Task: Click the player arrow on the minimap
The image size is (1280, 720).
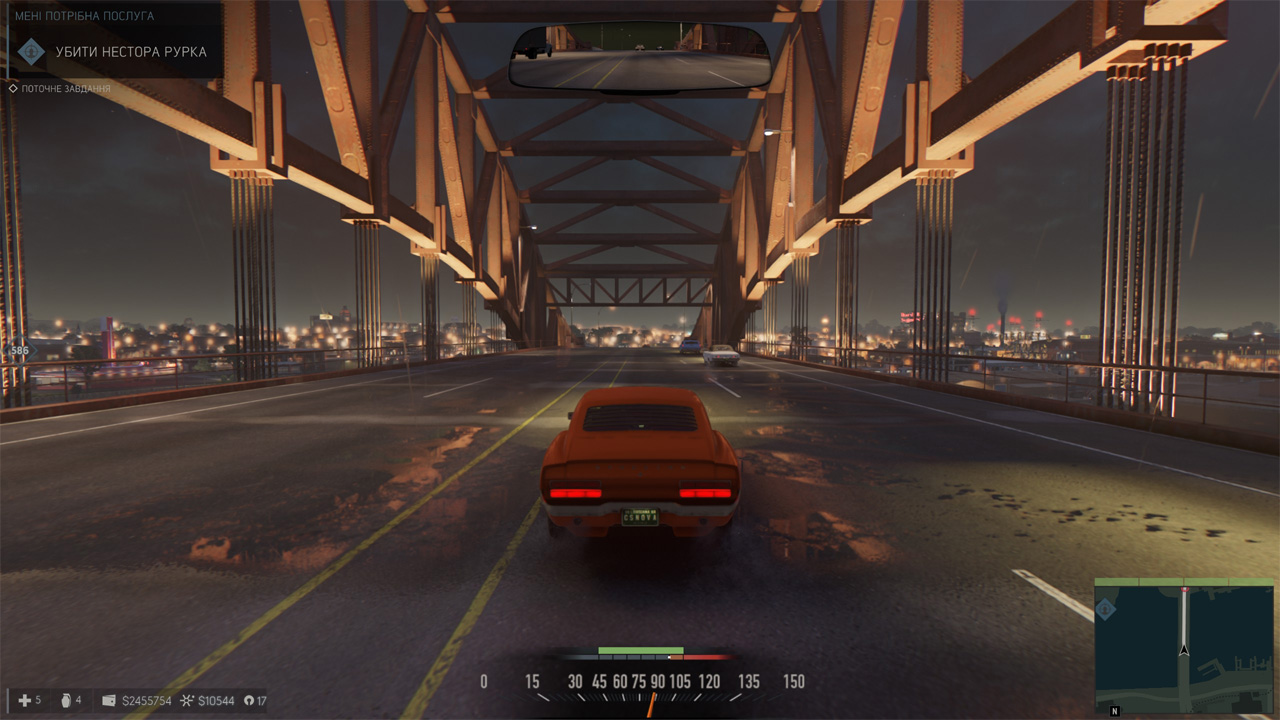Action: pyautogui.click(x=1184, y=649)
